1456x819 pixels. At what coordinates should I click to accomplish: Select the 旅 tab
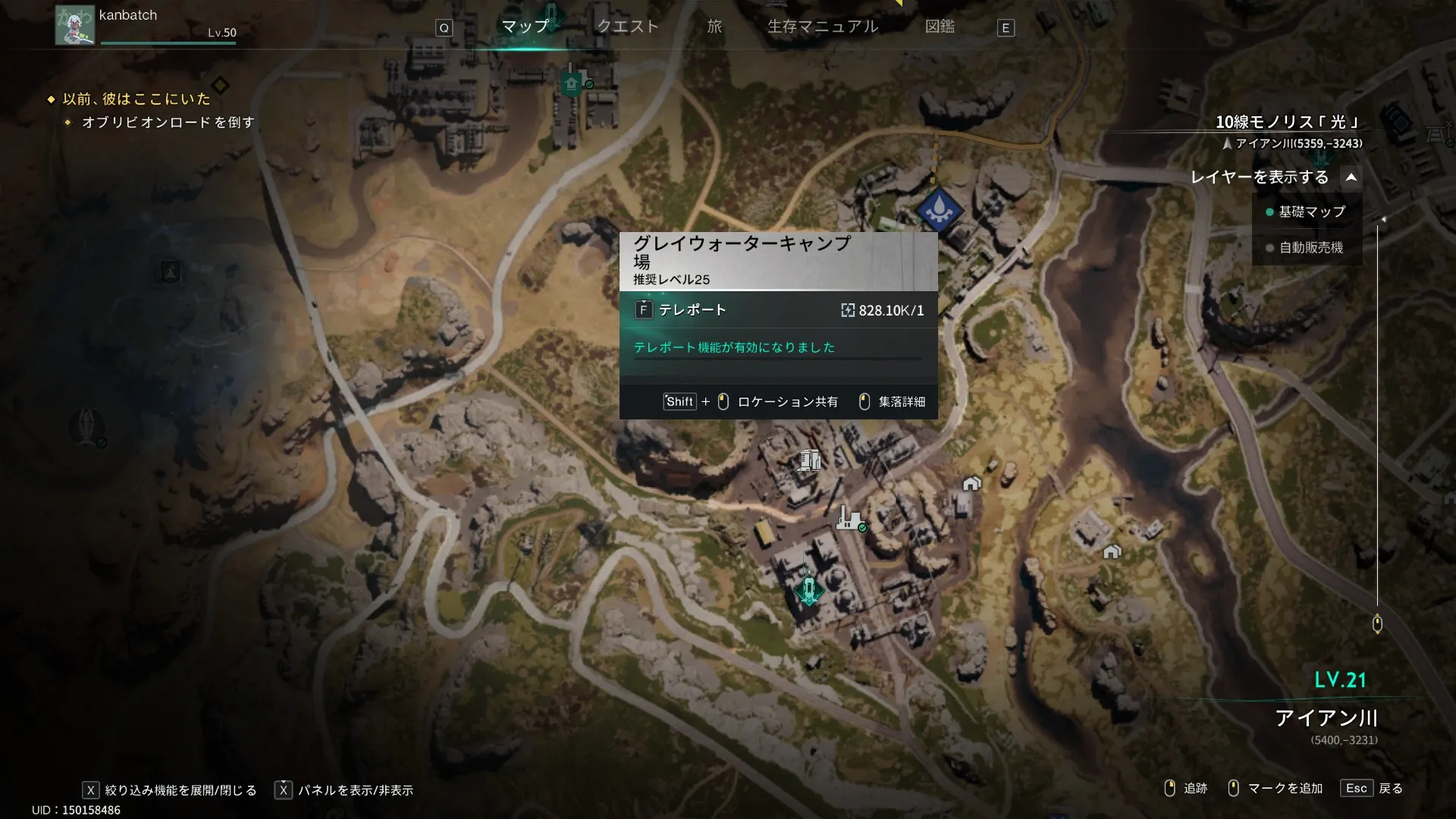[714, 27]
